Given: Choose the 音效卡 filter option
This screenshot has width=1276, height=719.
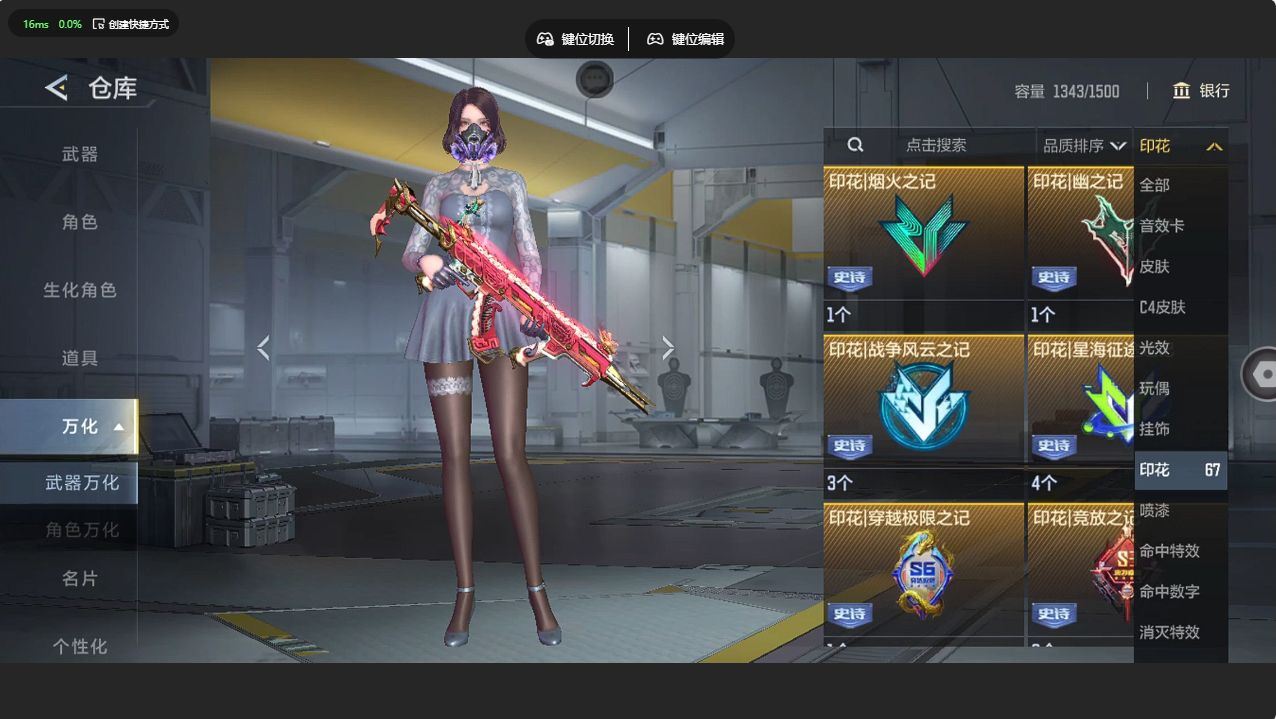Looking at the screenshot, I should 1162,226.
